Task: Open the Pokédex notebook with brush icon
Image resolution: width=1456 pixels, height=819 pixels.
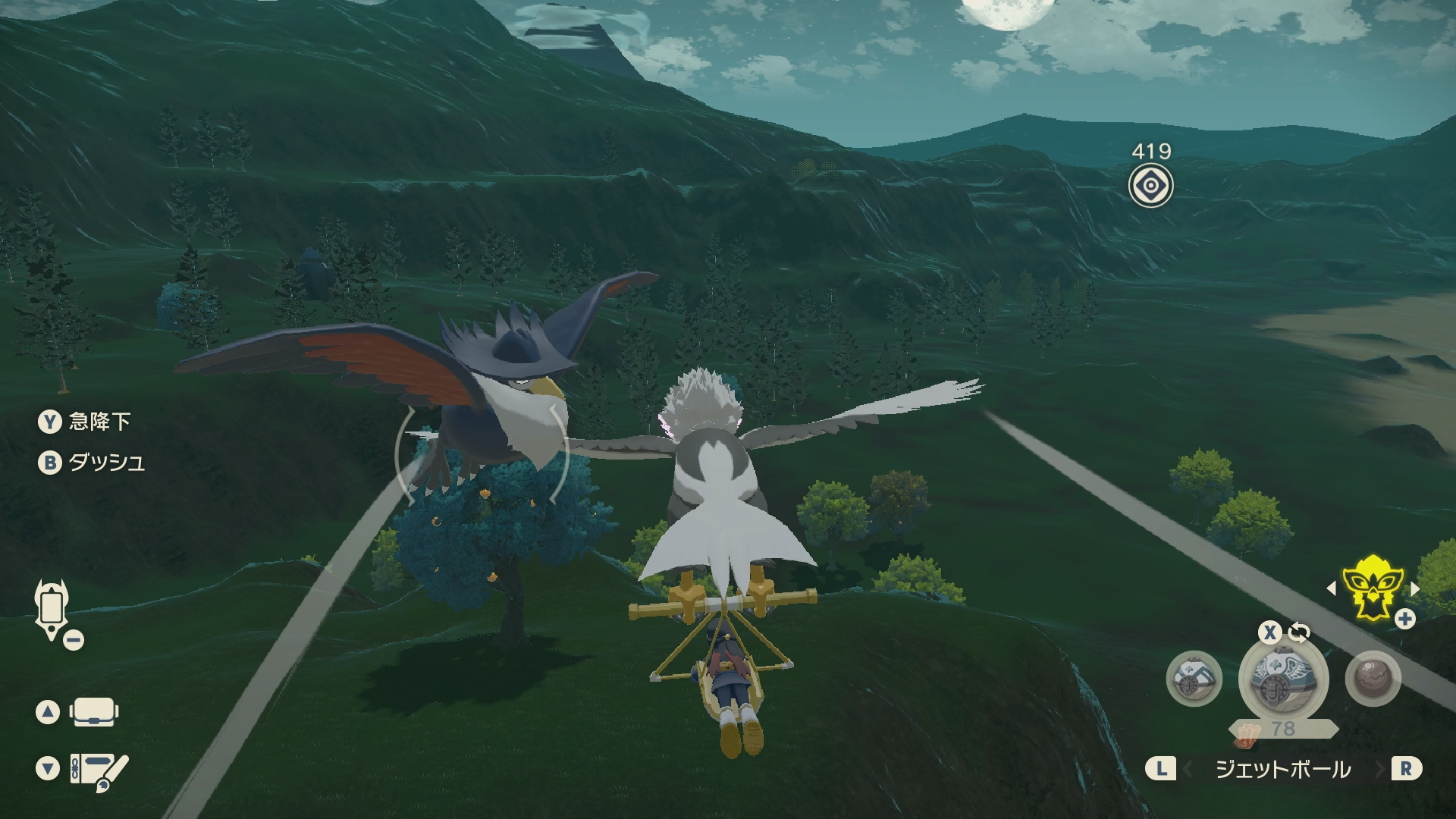Action: click(99, 770)
